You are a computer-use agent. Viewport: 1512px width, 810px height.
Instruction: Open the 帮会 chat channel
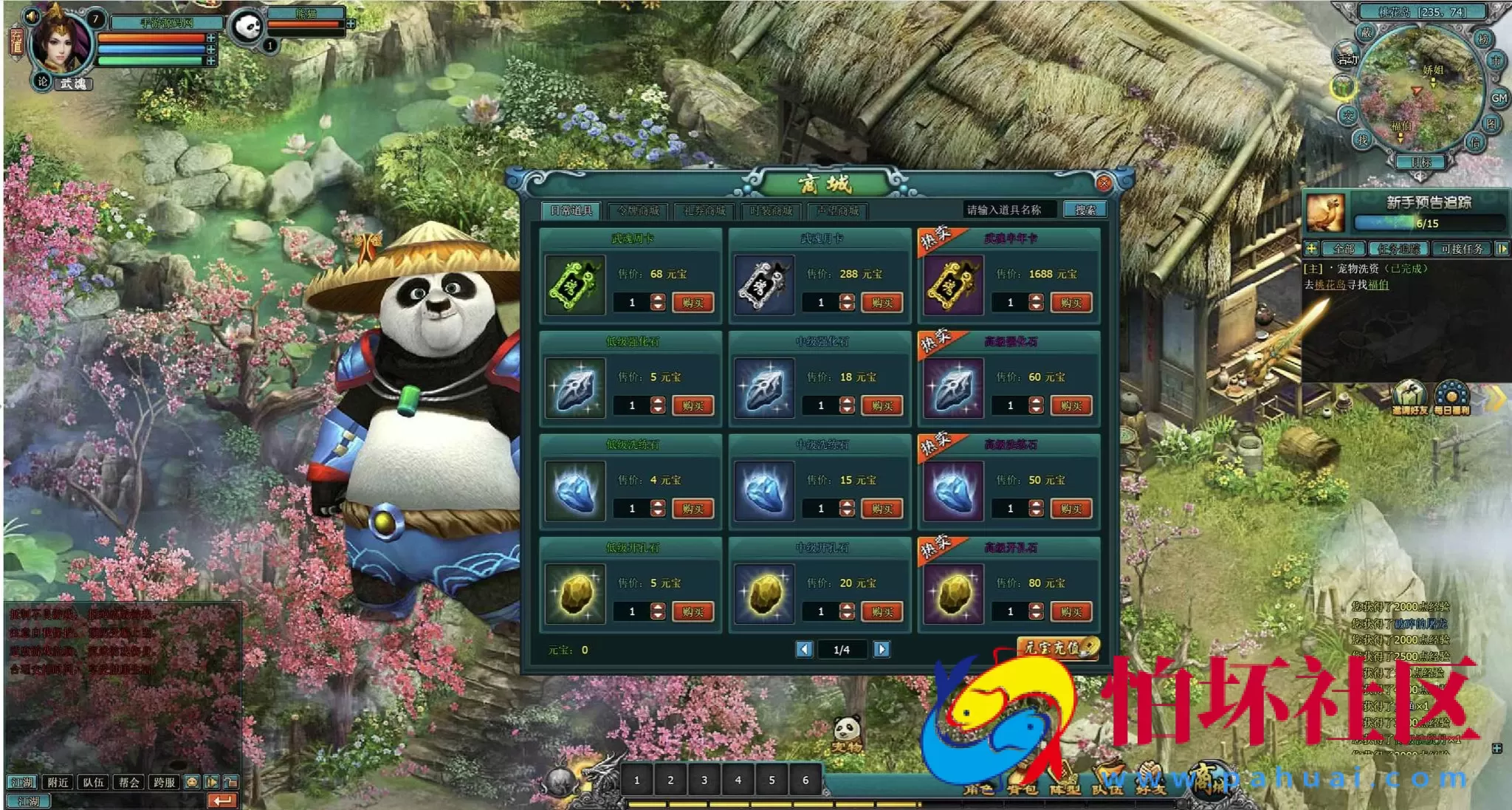point(128,782)
